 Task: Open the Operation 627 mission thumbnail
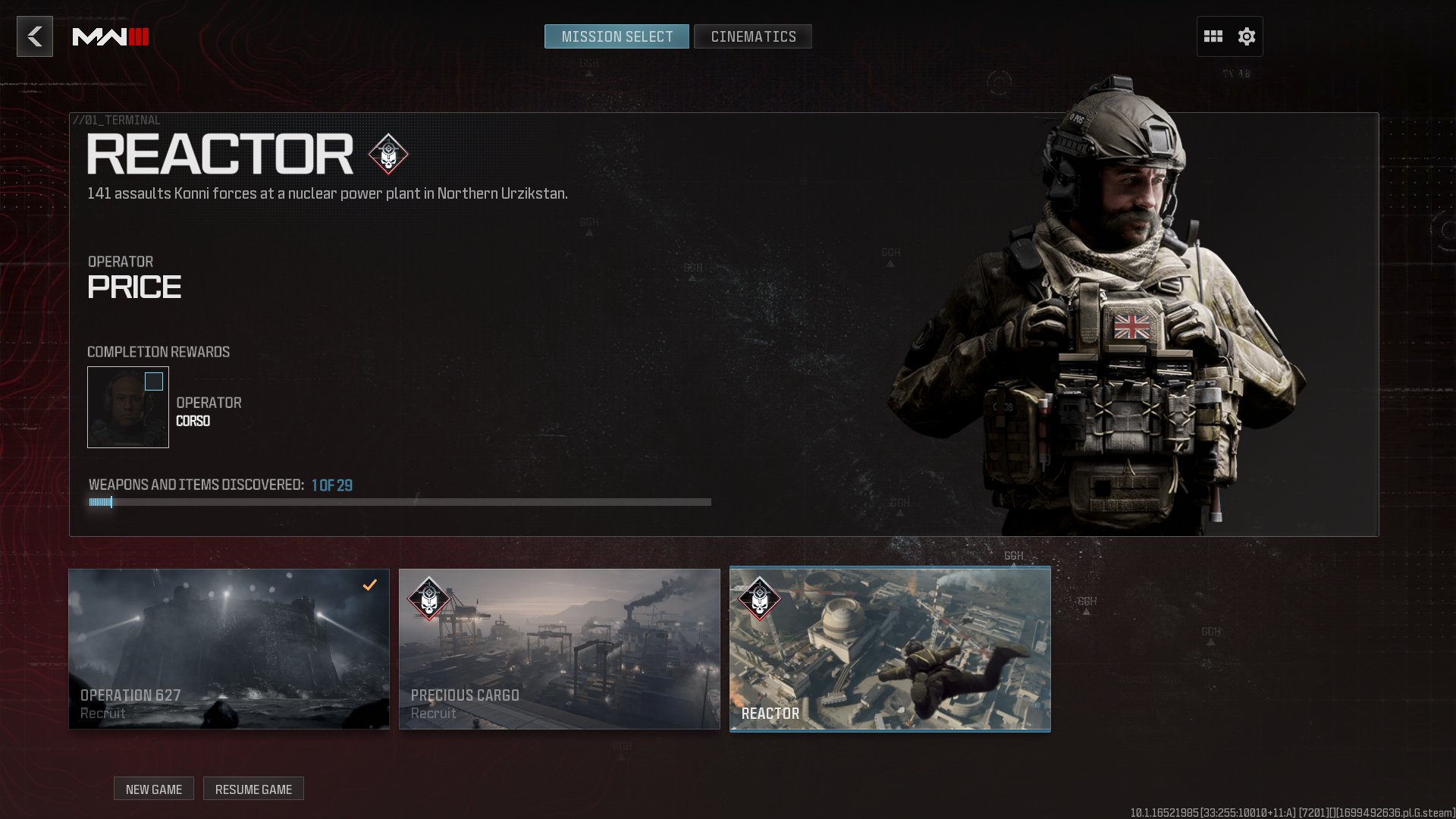click(x=228, y=648)
